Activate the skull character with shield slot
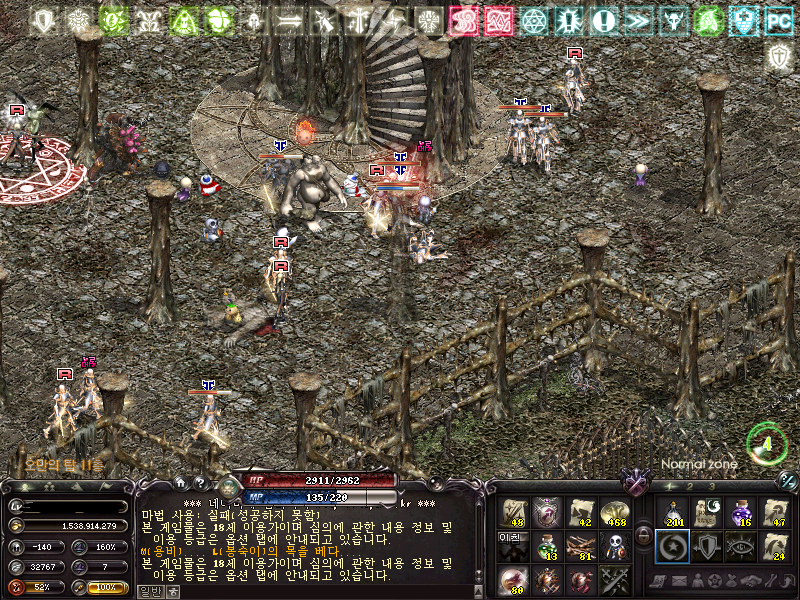 coord(614,546)
